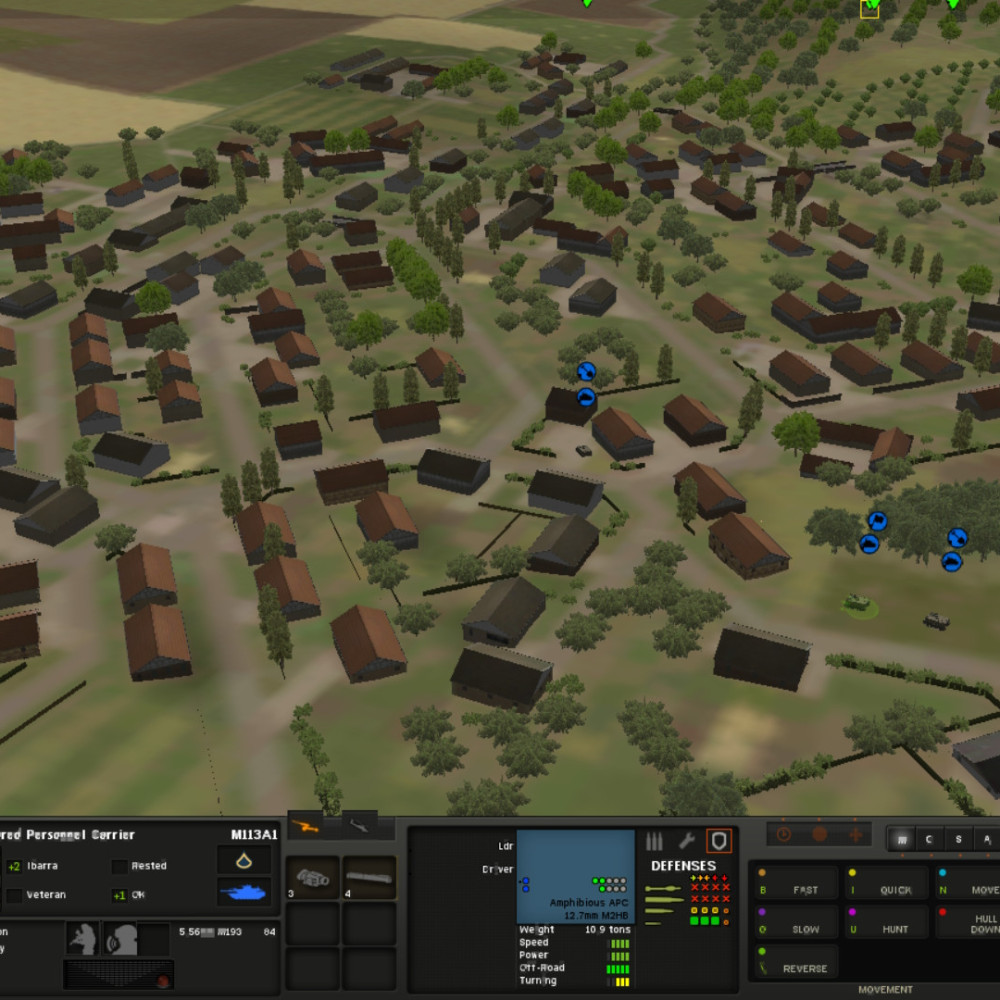
Task: Select the blue unit marker on the house
Action: [x=587, y=397]
